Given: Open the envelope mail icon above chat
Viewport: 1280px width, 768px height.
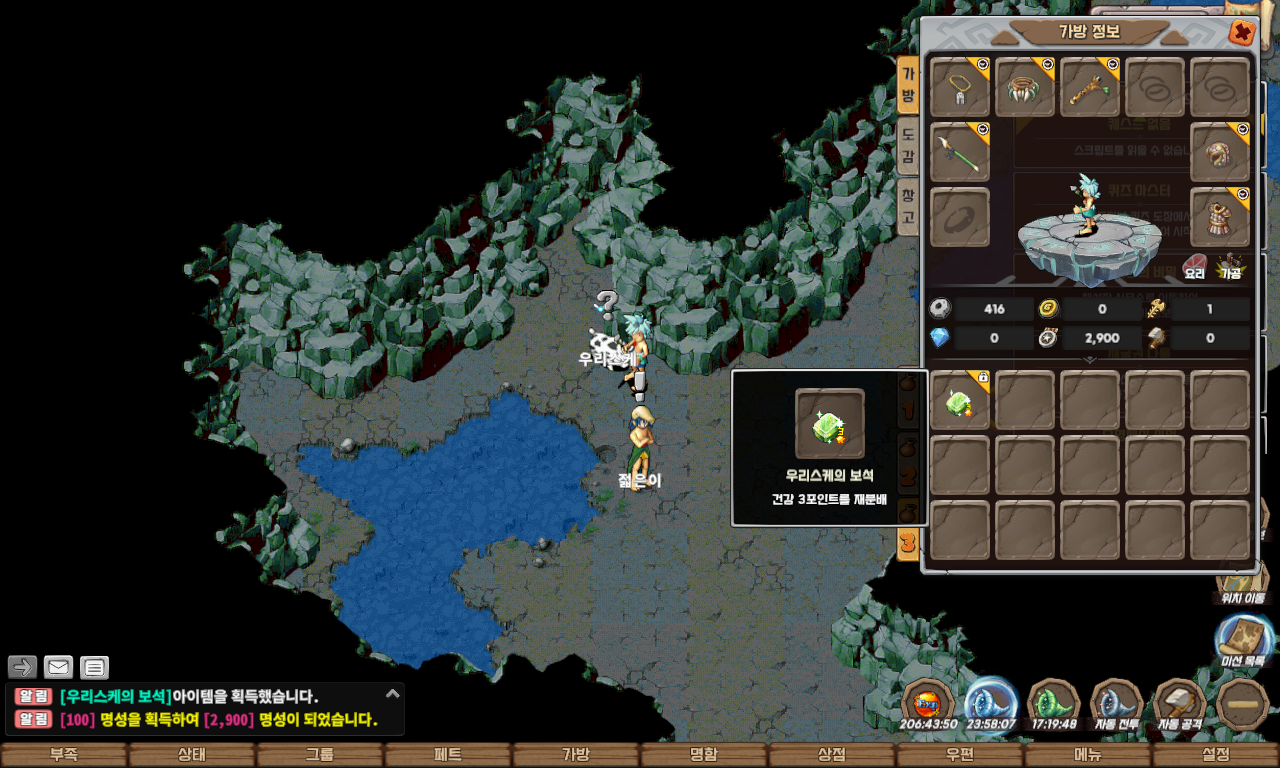Looking at the screenshot, I should coord(59,667).
